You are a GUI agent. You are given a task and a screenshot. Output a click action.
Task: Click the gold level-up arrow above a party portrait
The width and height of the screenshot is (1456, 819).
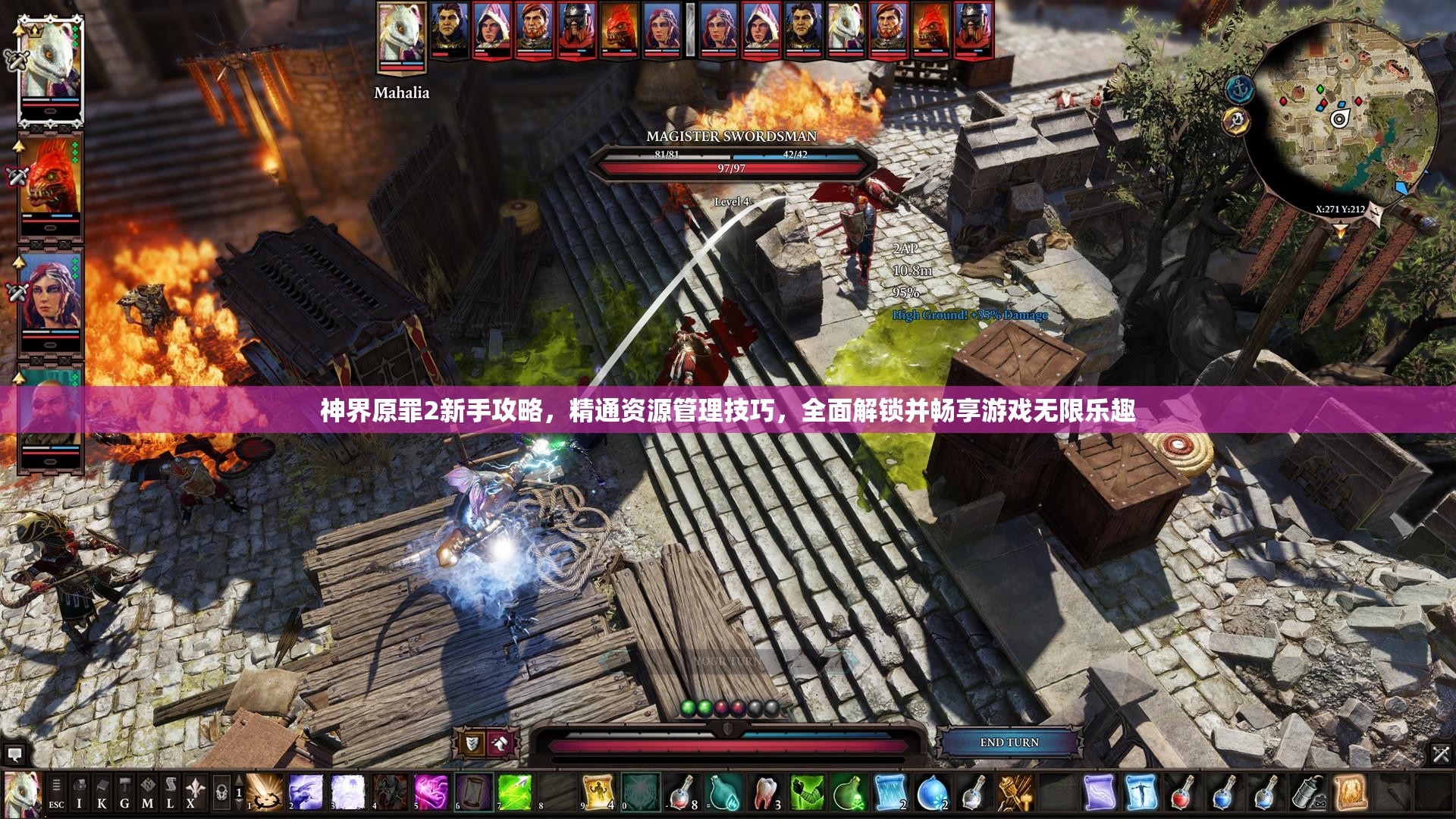pos(18,32)
